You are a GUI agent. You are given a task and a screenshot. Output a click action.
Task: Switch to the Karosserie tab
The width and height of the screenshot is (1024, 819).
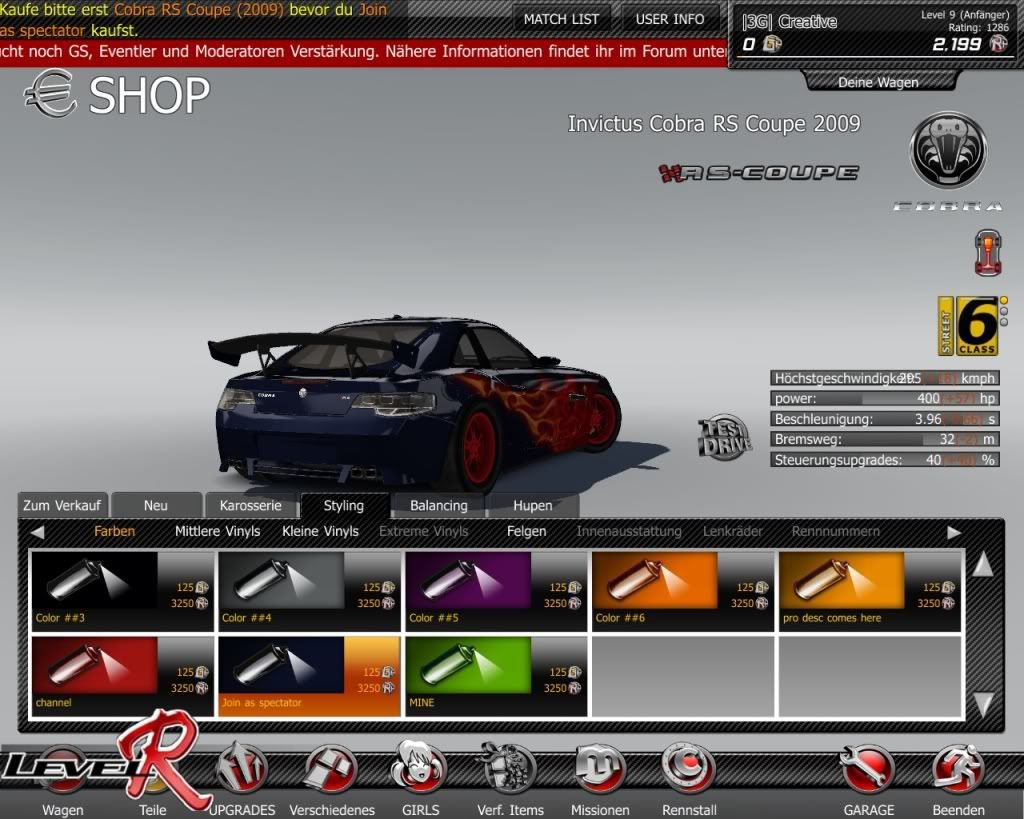[251, 505]
